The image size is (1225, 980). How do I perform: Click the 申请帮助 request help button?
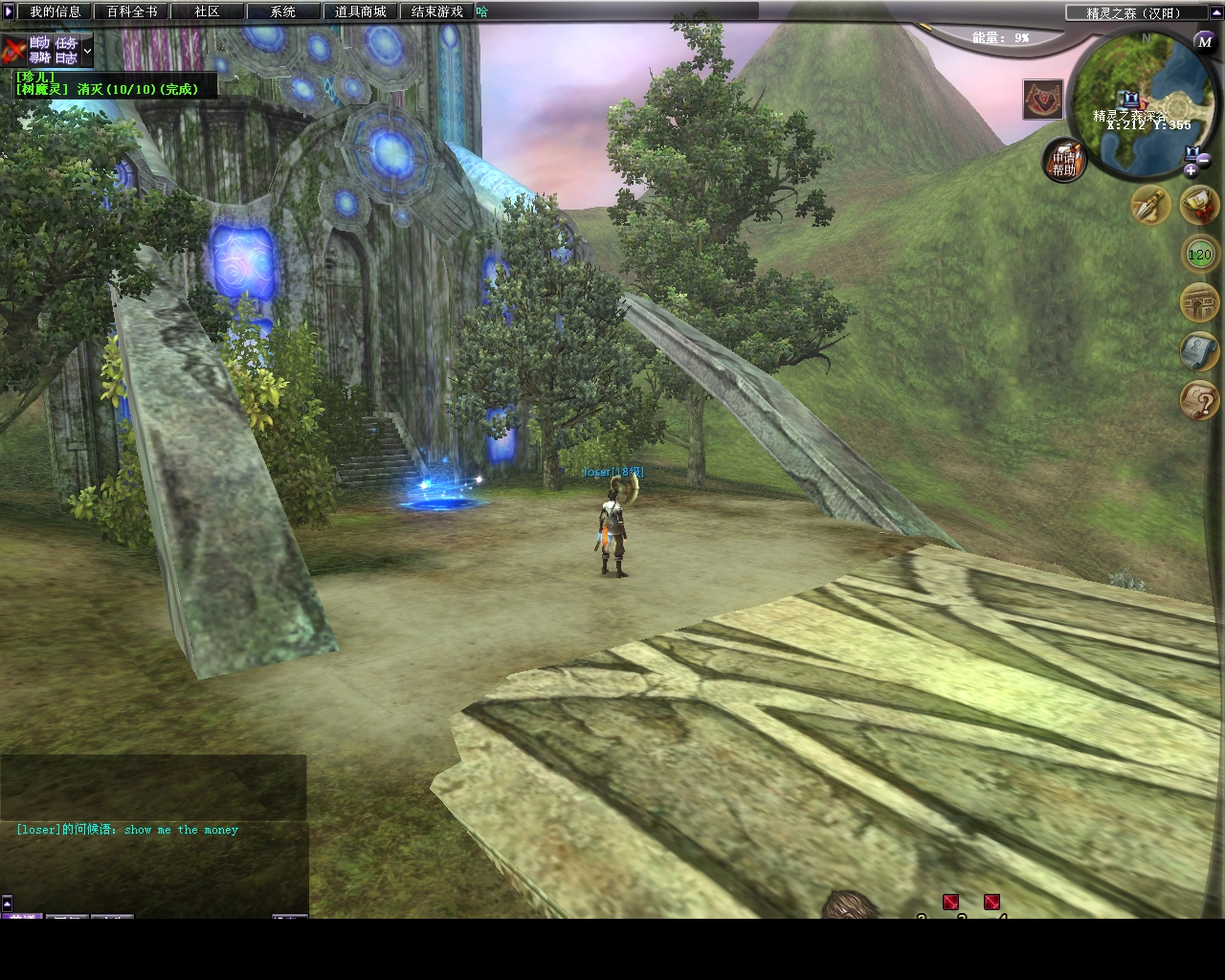(x=1064, y=163)
